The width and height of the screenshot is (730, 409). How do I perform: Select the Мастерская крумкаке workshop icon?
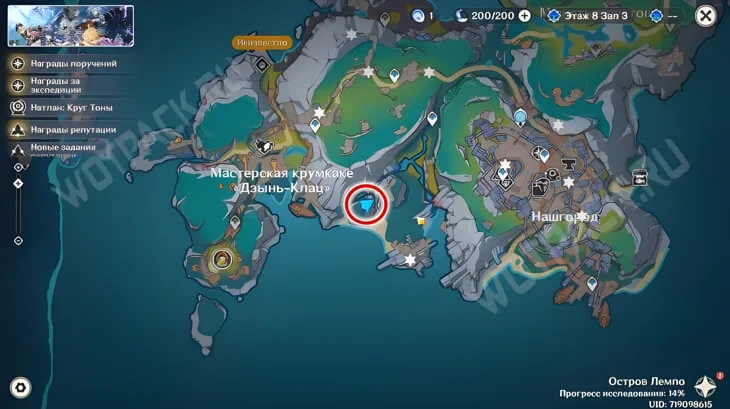[x=265, y=146]
